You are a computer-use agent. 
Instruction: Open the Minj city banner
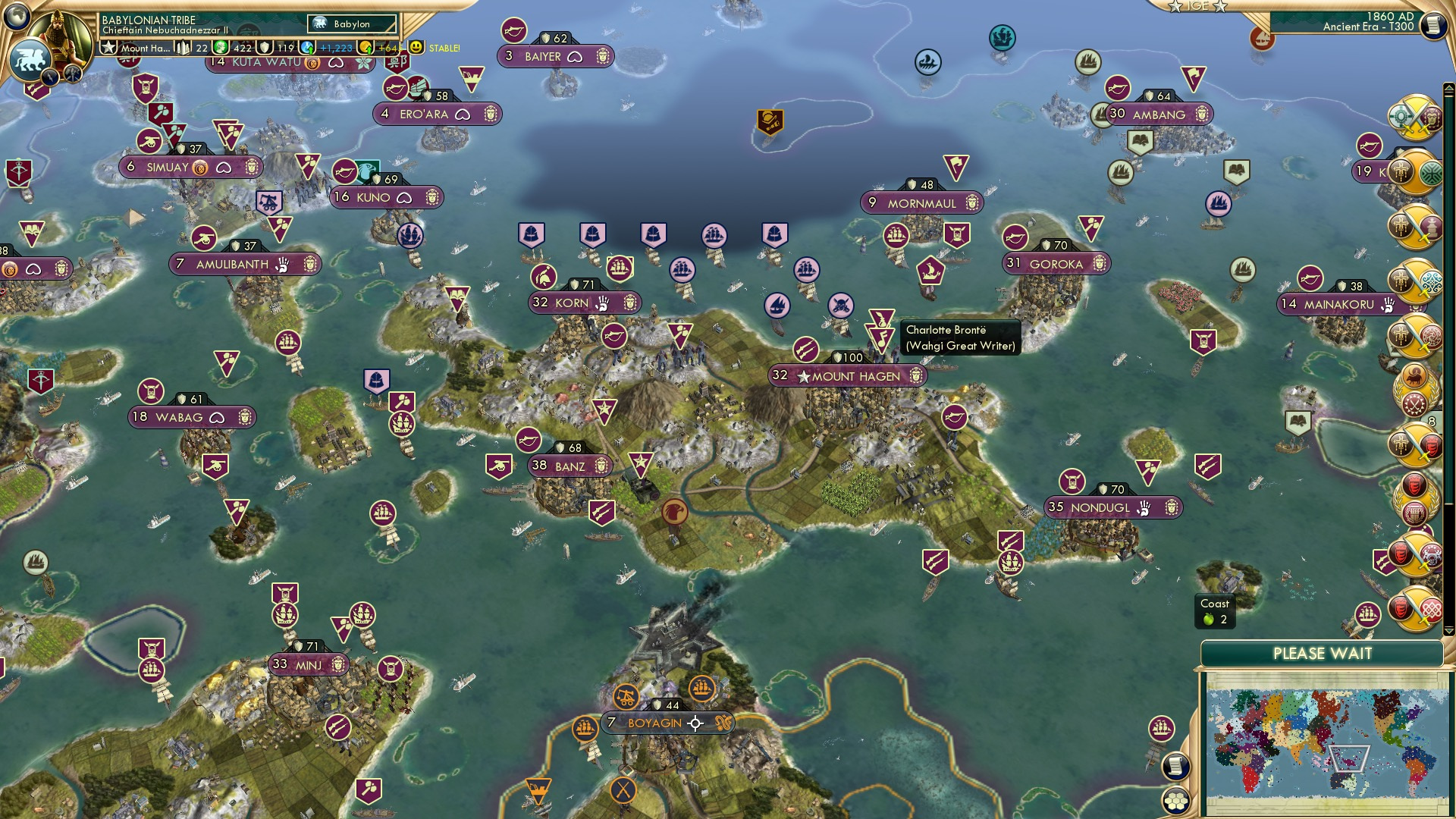coord(309,665)
